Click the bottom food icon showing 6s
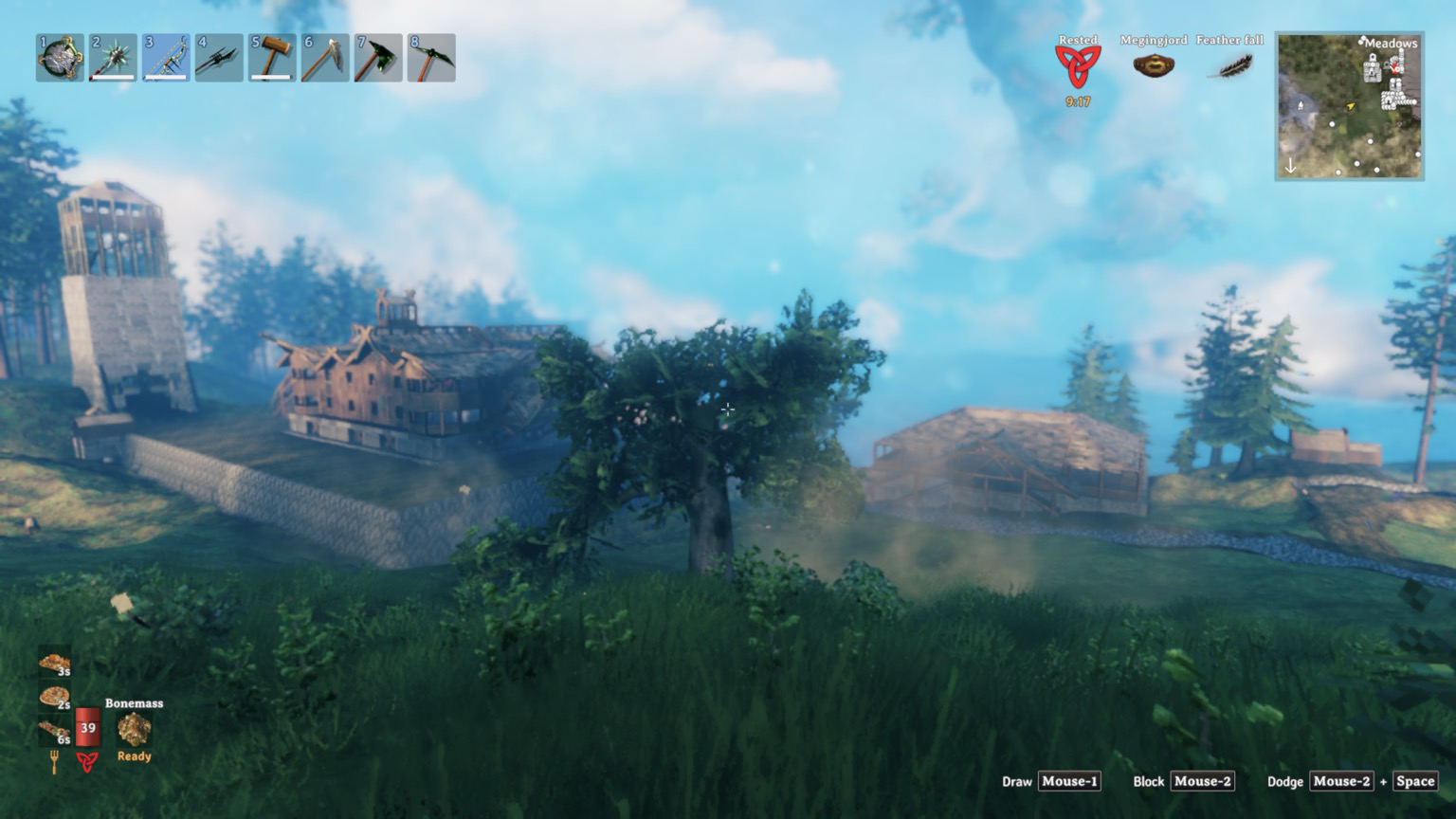Screen dimensions: 1456x819 (54, 731)
